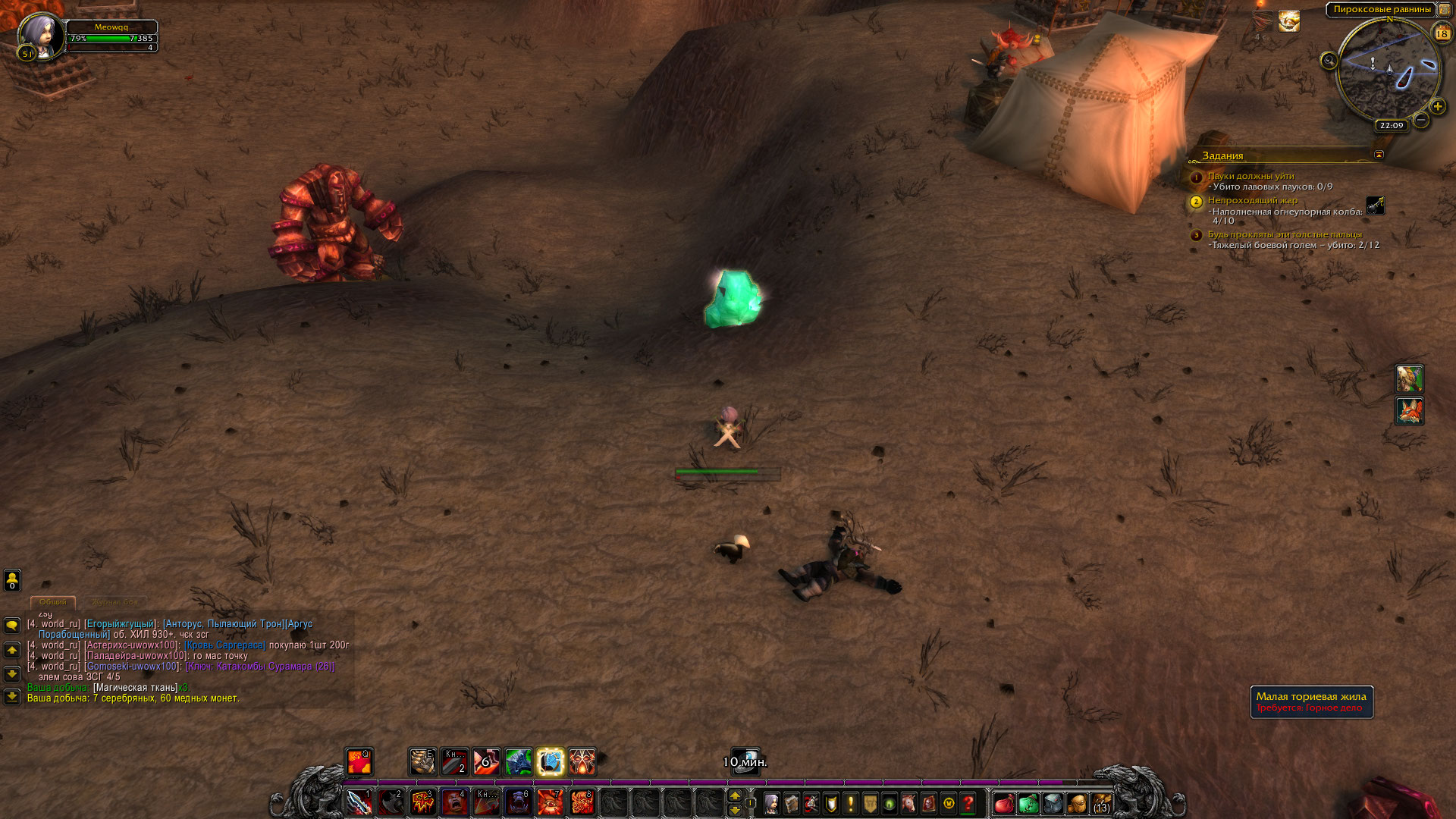This screenshot has width=1456, height=819.
Task: Open the minimap tracking magnifier button
Action: (1329, 61)
